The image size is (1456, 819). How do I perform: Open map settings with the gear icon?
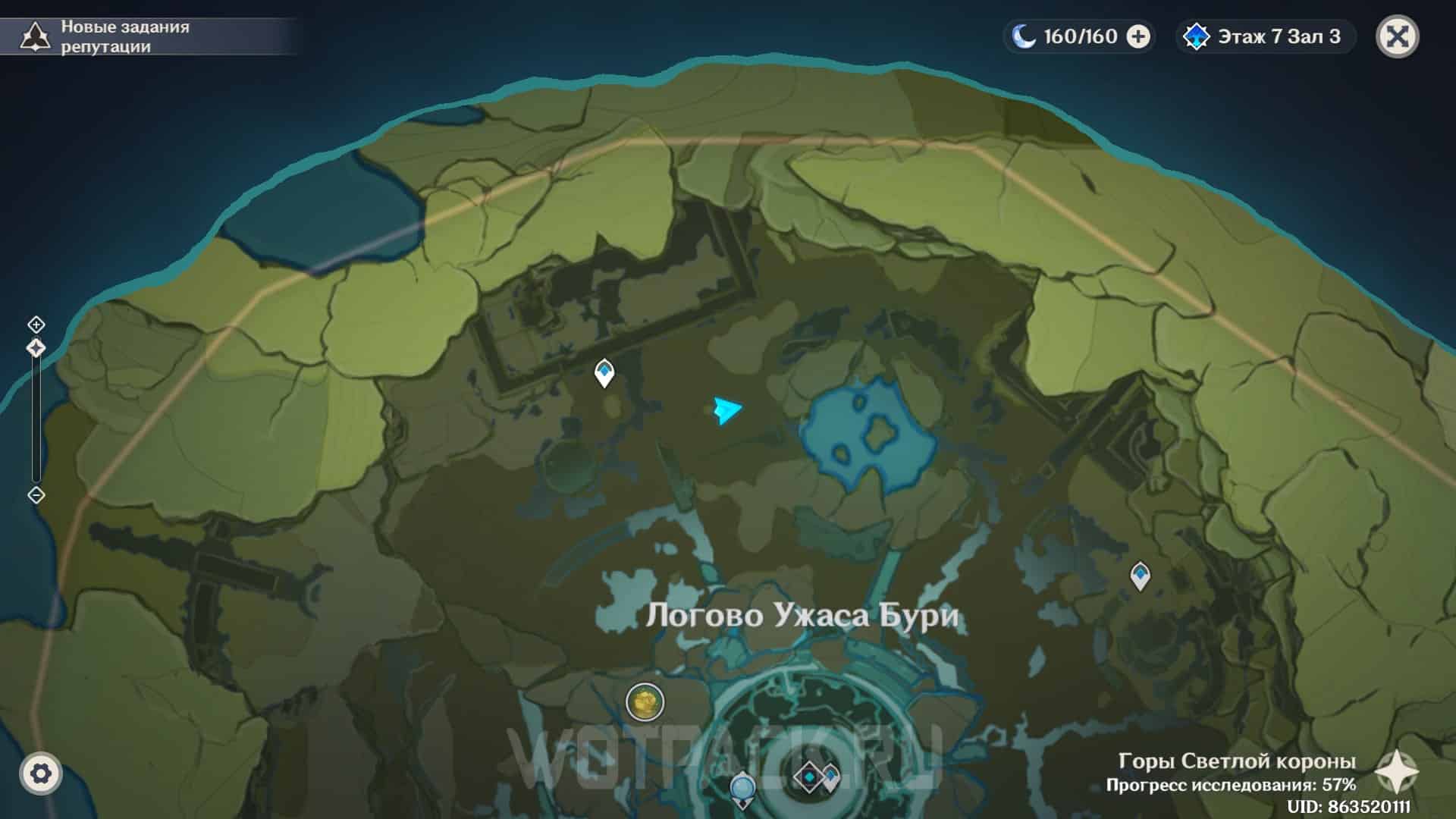point(40,773)
